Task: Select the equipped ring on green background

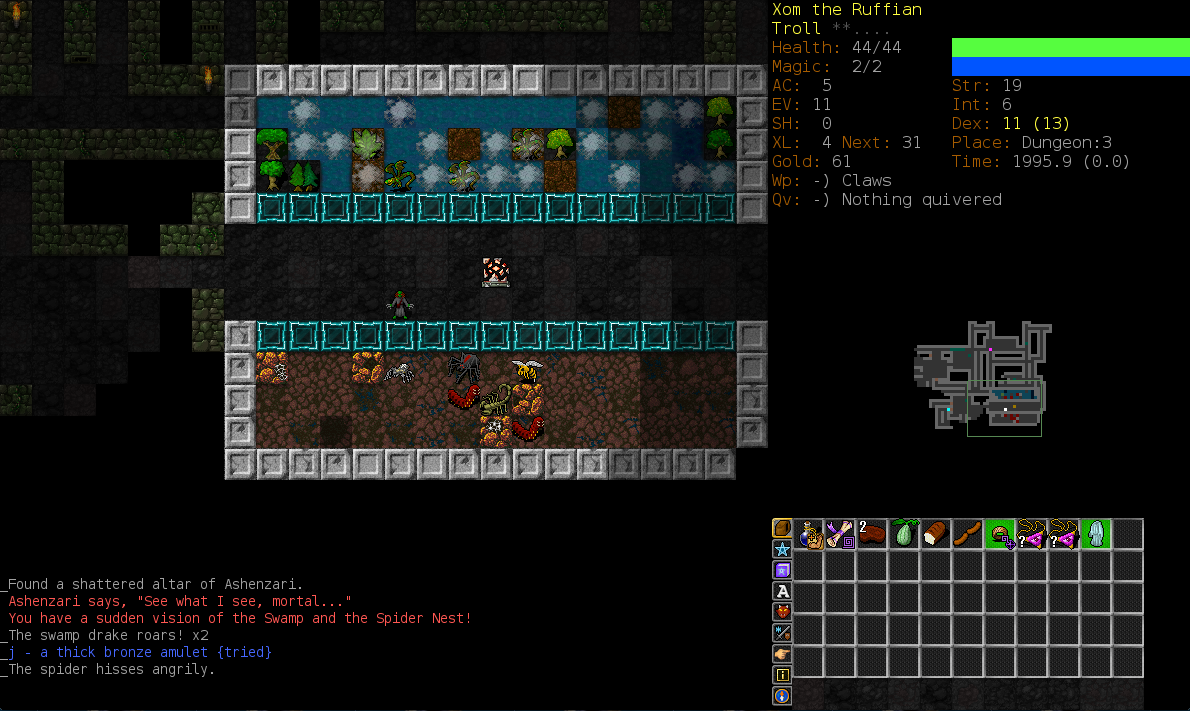Action: 1001,534
